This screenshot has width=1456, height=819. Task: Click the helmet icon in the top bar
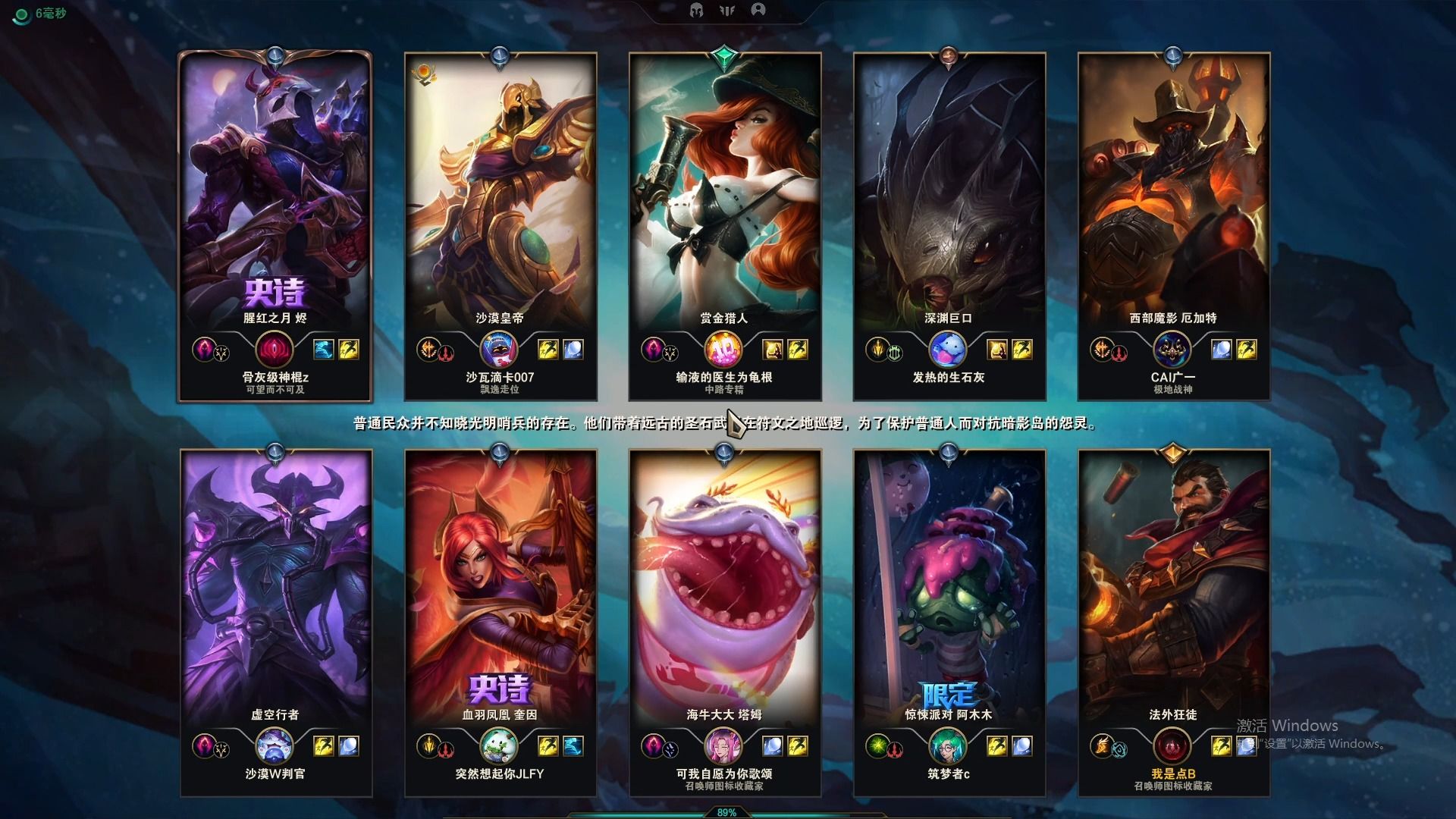pos(696,10)
